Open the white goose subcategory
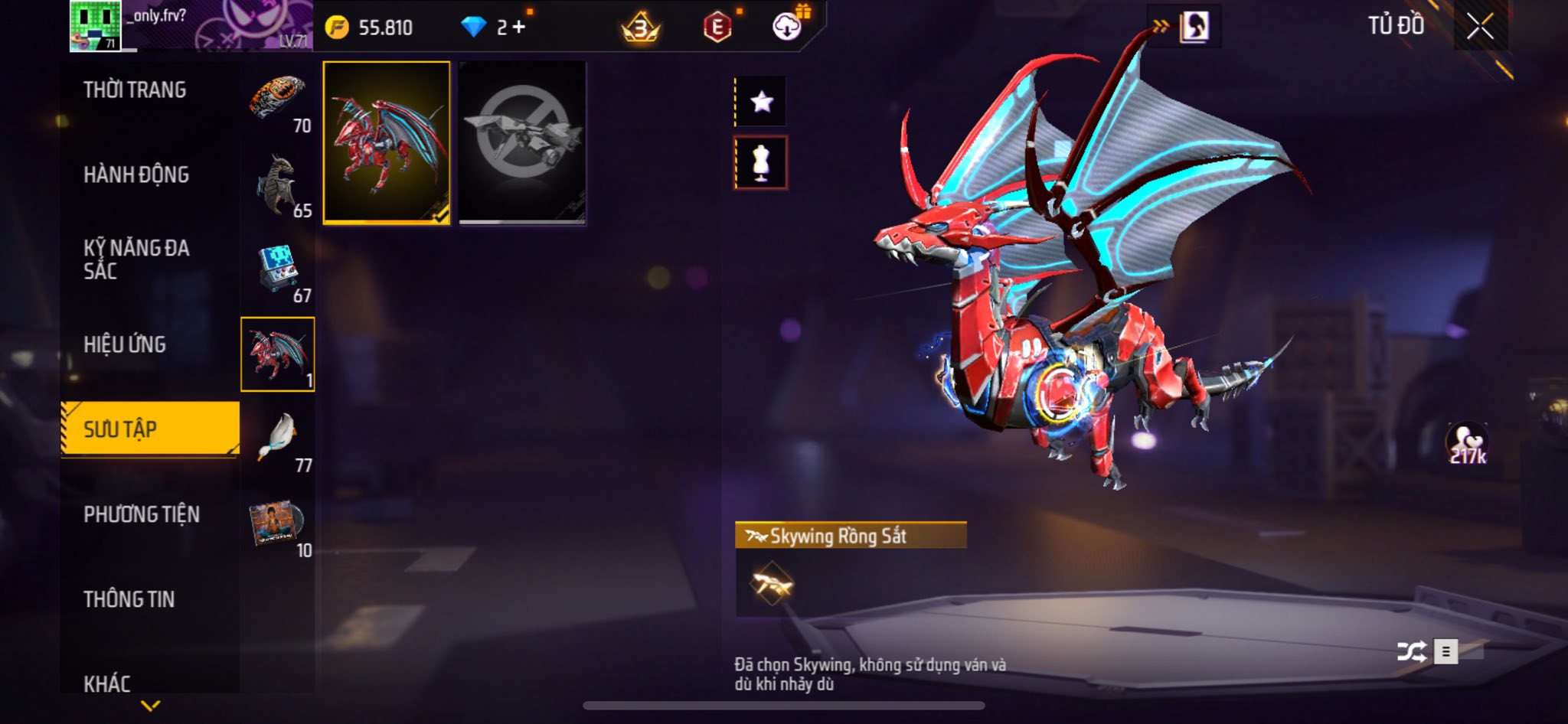This screenshot has width=1568, height=724. click(277, 439)
